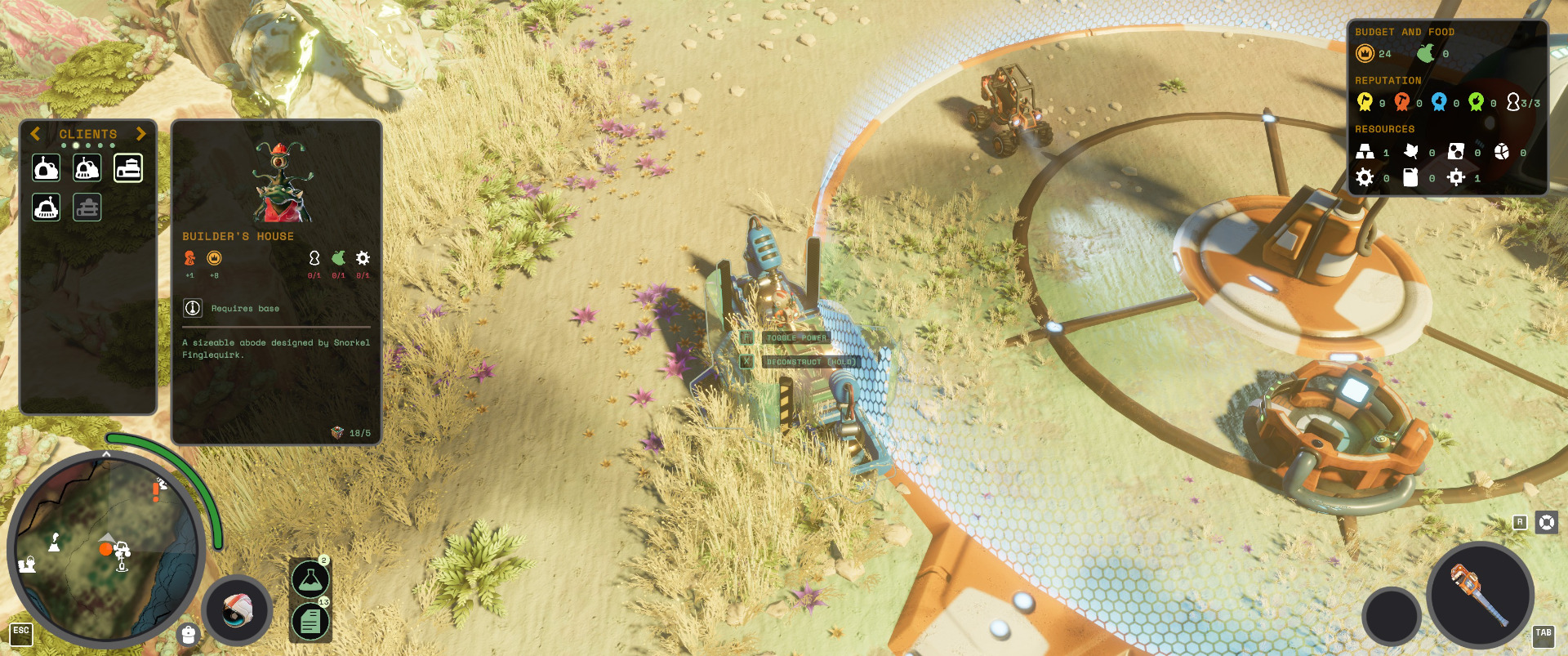The height and width of the screenshot is (656, 1568).
Task: Click the orange exclamation marker on minimap
Action: 156,492
